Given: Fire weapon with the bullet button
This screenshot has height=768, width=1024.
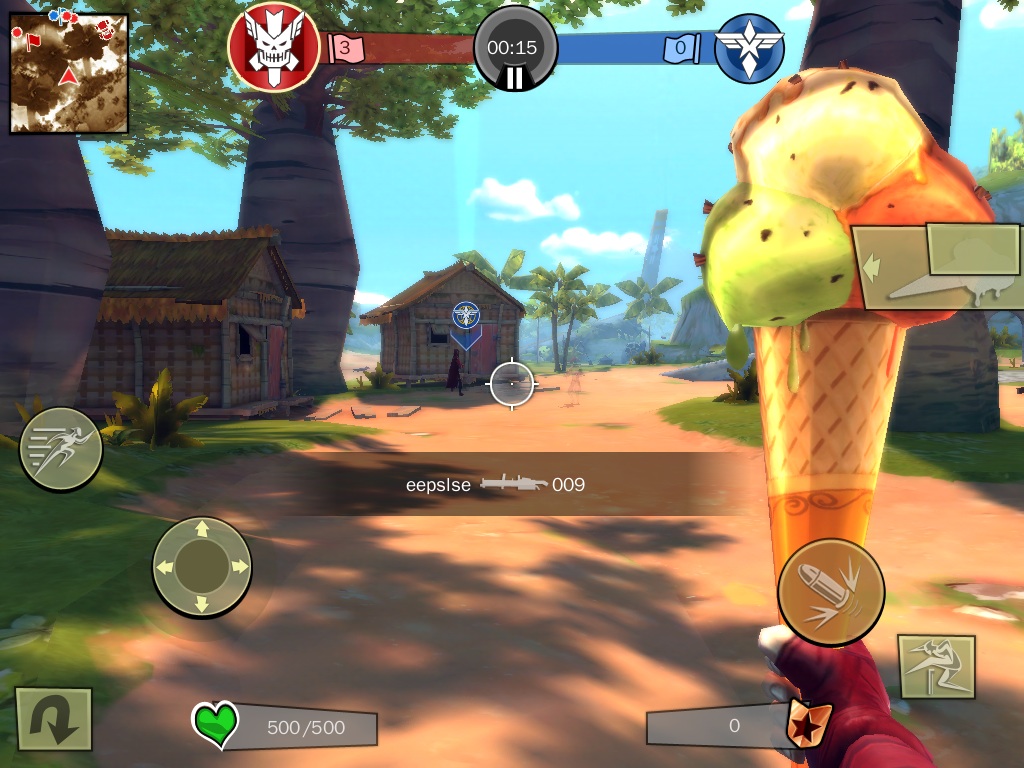Looking at the screenshot, I should tap(831, 592).
